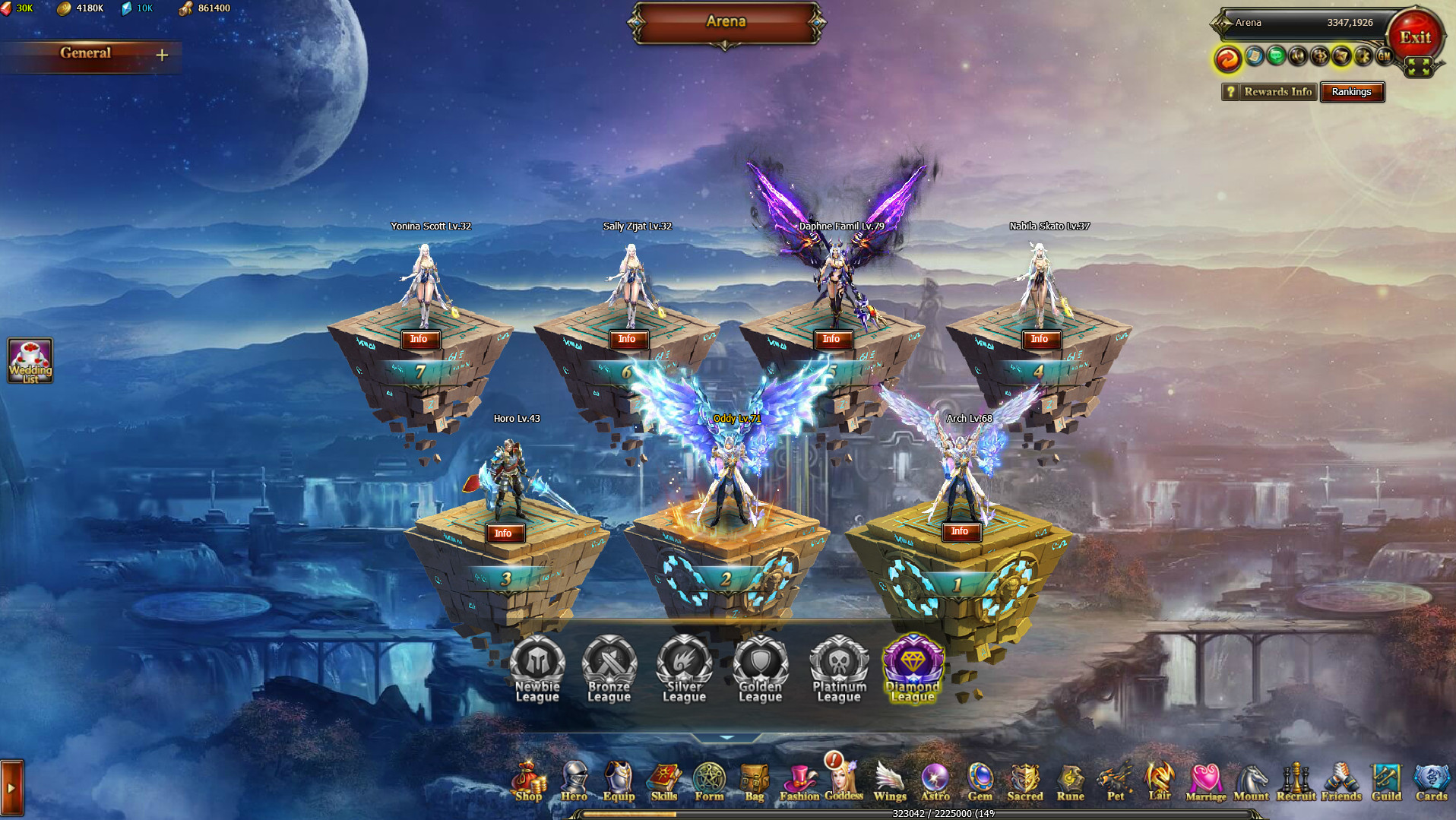Open the Wedding List
Screen dimensions: 1456x820
point(30,359)
